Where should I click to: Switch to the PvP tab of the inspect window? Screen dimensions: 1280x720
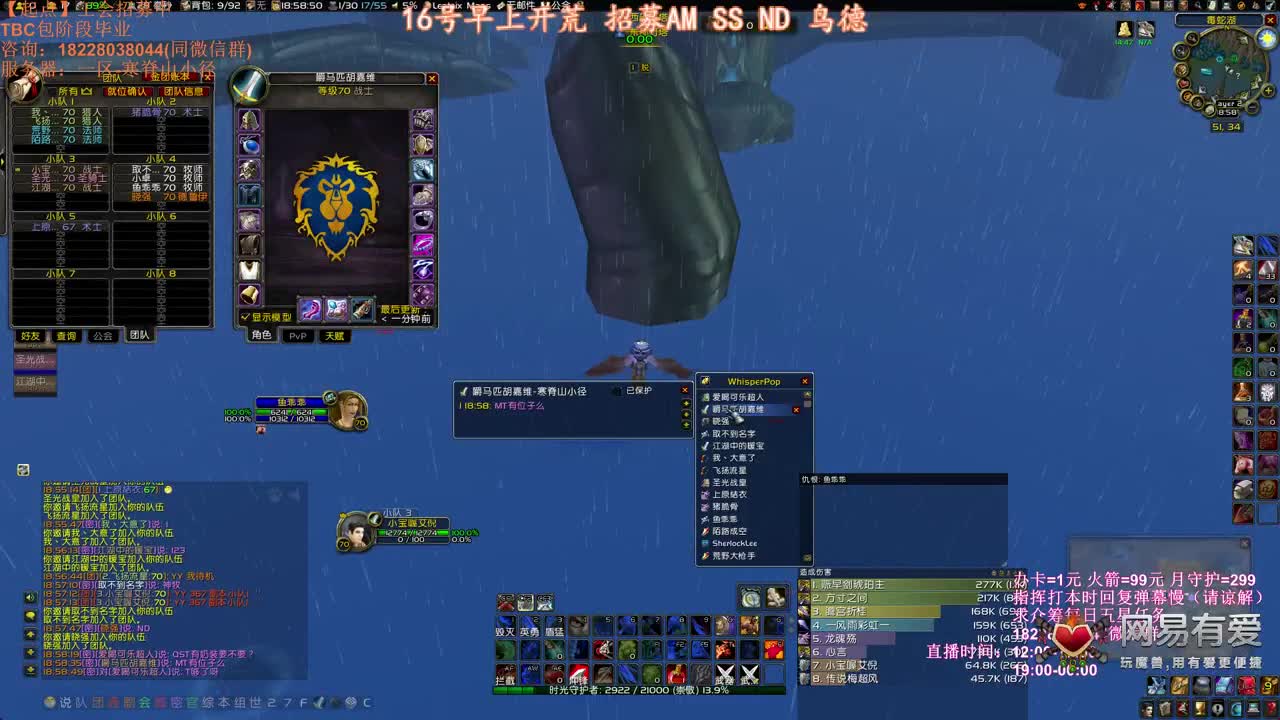[300, 336]
